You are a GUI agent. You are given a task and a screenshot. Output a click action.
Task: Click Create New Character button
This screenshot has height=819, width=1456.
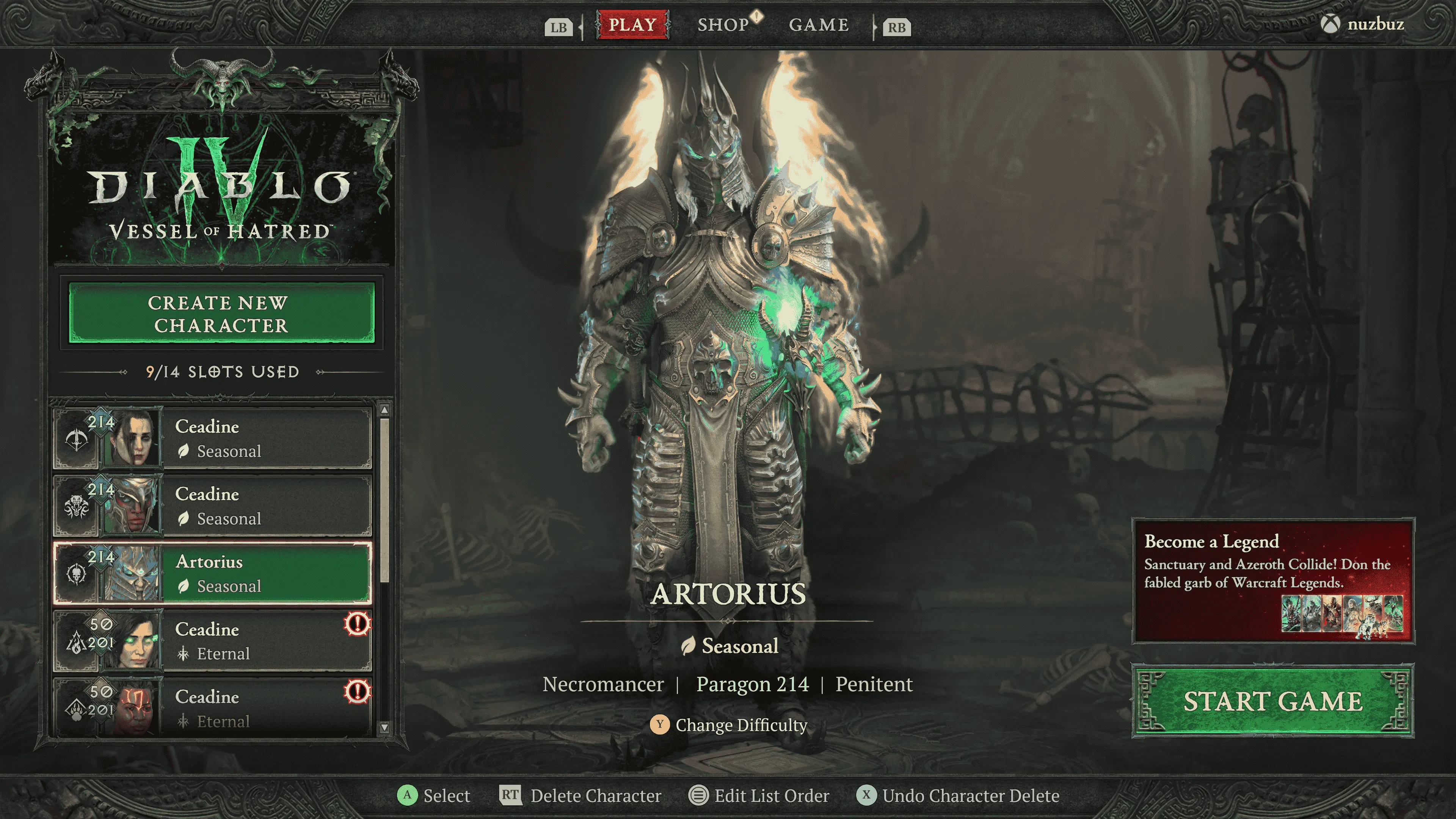(x=221, y=313)
